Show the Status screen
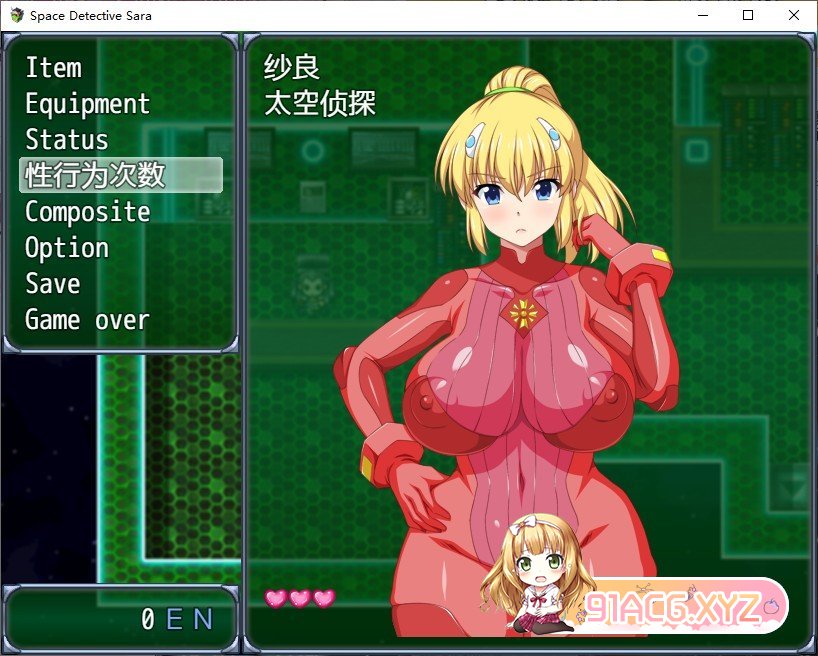818x656 pixels. [x=67, y=140]
